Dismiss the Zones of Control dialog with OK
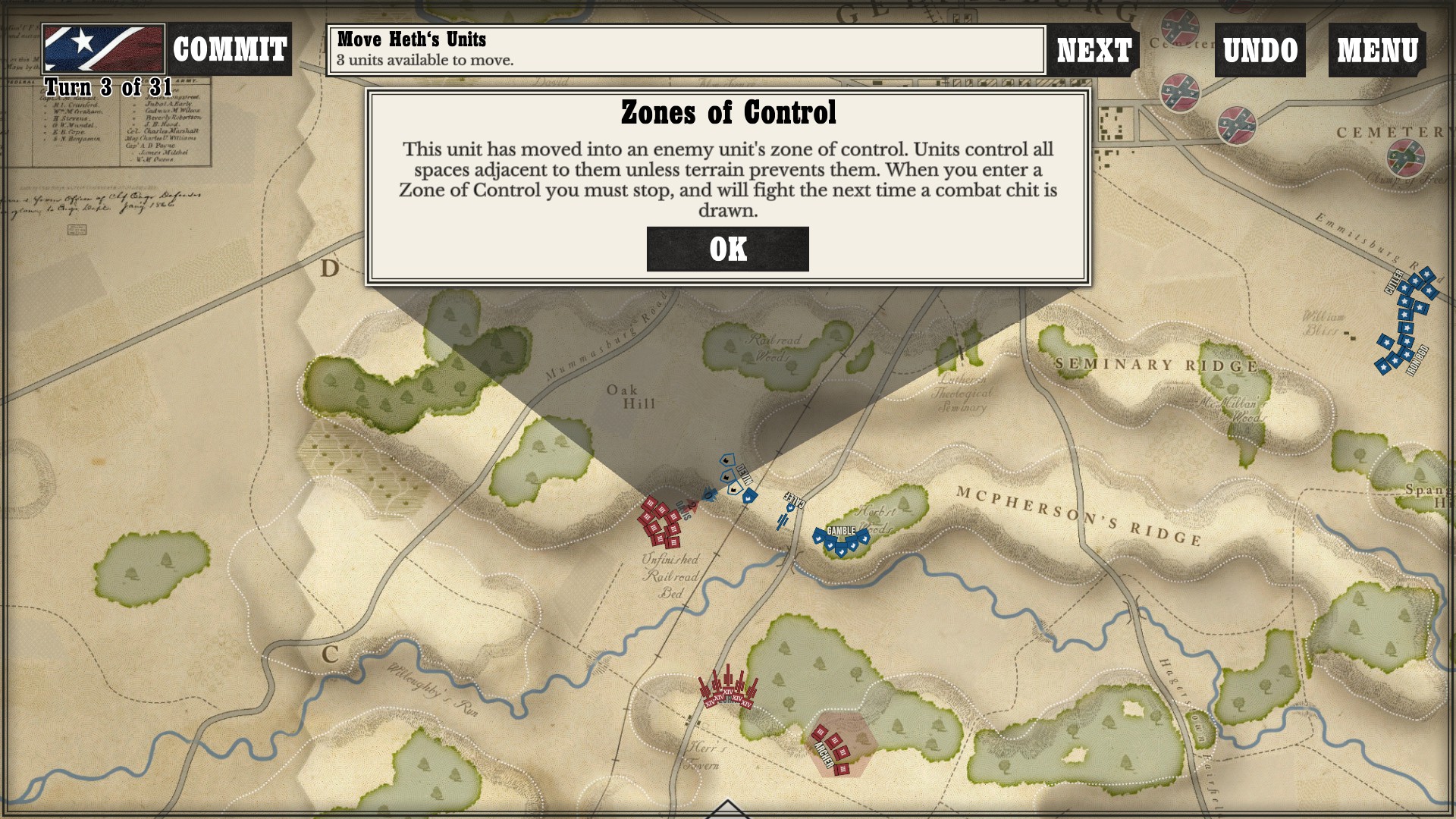Screen dimensions: 1456x819 727,249
